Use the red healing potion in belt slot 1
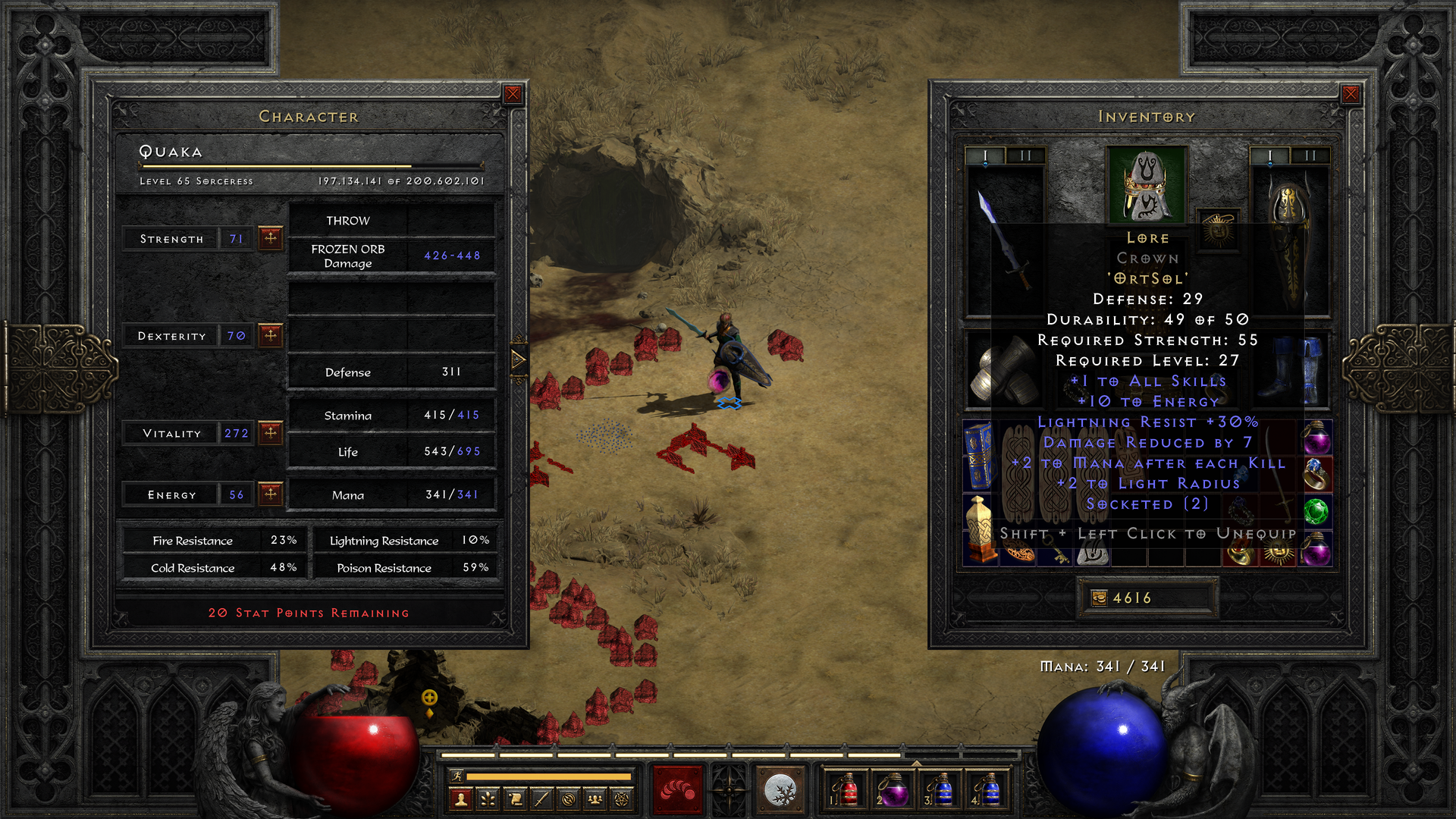Viewport: 1456px width, 819px height. [845, 789]
